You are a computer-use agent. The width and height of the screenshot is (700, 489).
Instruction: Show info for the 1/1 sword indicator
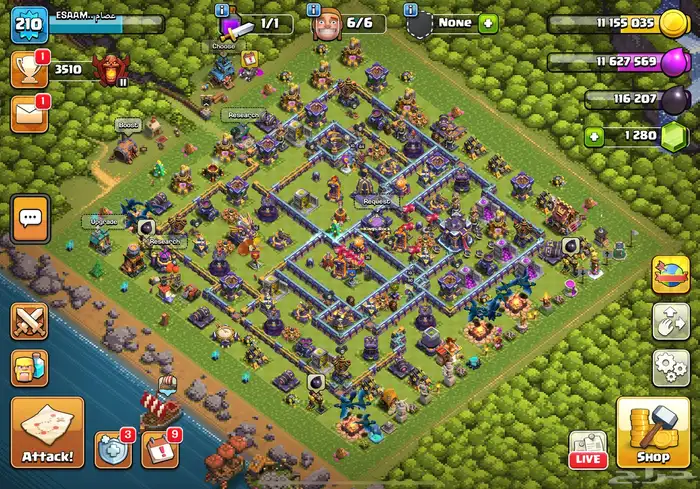tap(221, 9)
